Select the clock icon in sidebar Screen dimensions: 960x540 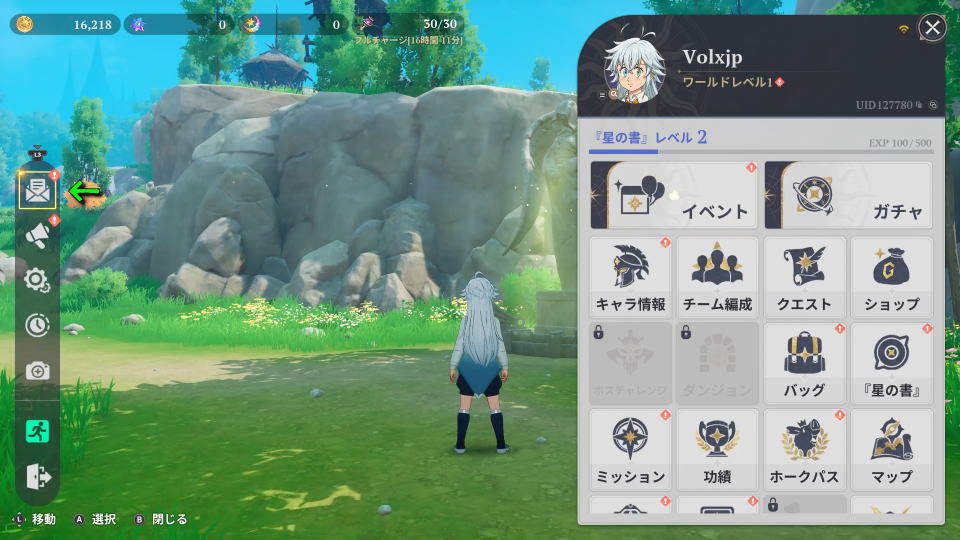[x=37, y=325]
